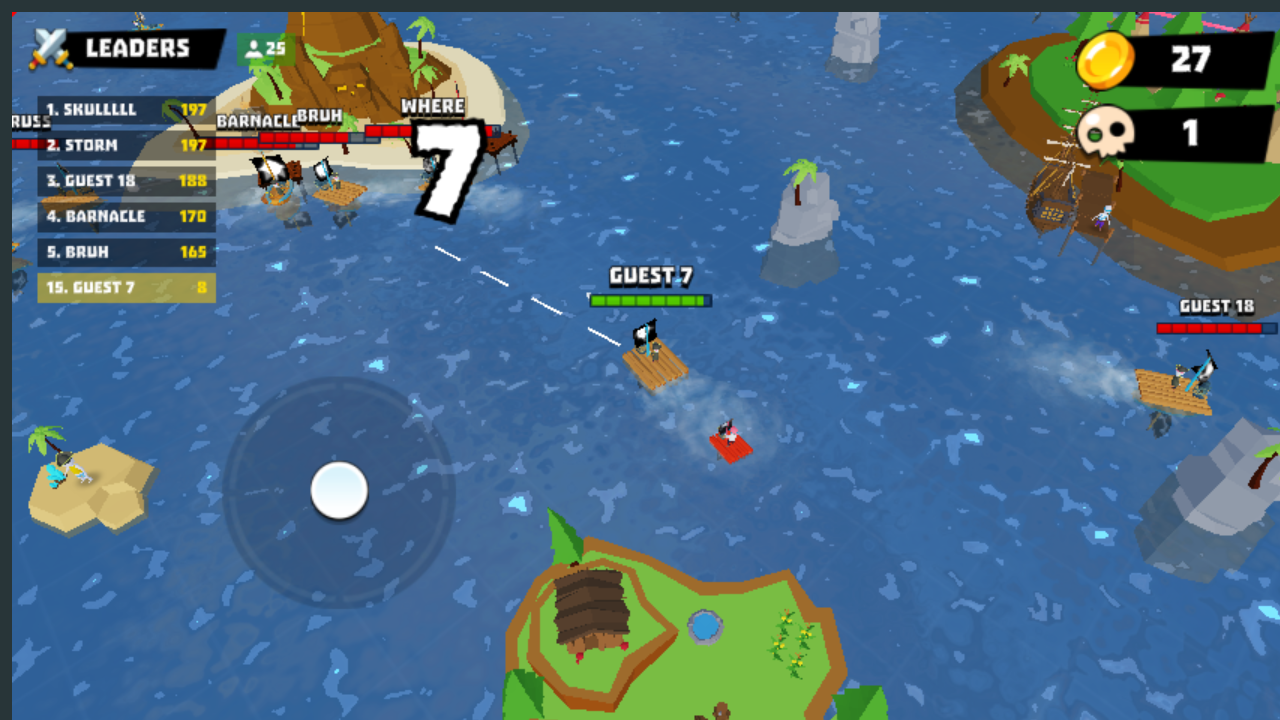Screen dimensions: 1280x720
Task: Tap the red raft in the center
Action: pos(730,445)
